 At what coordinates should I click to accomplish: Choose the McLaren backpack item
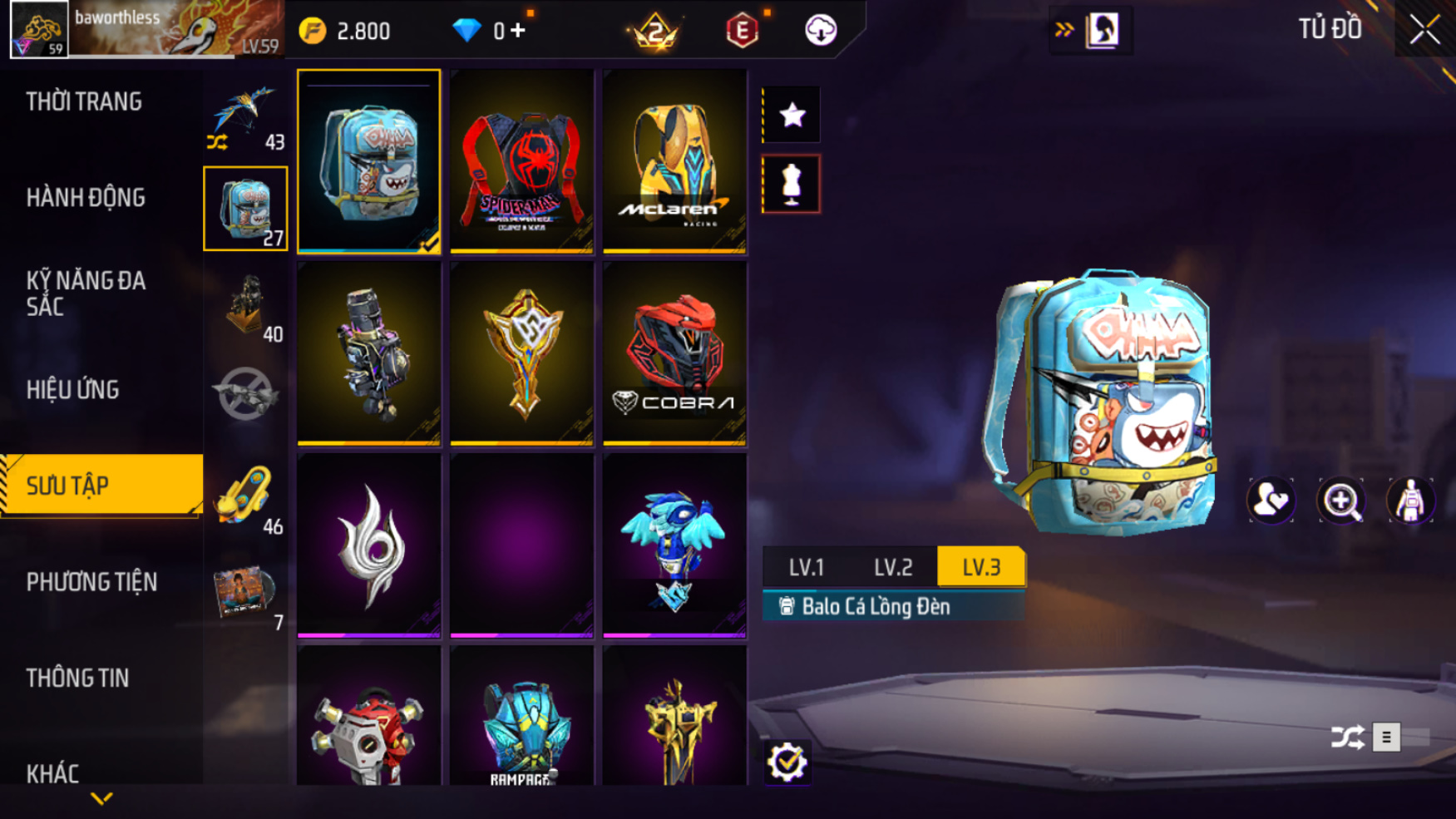tap(674, 161)
